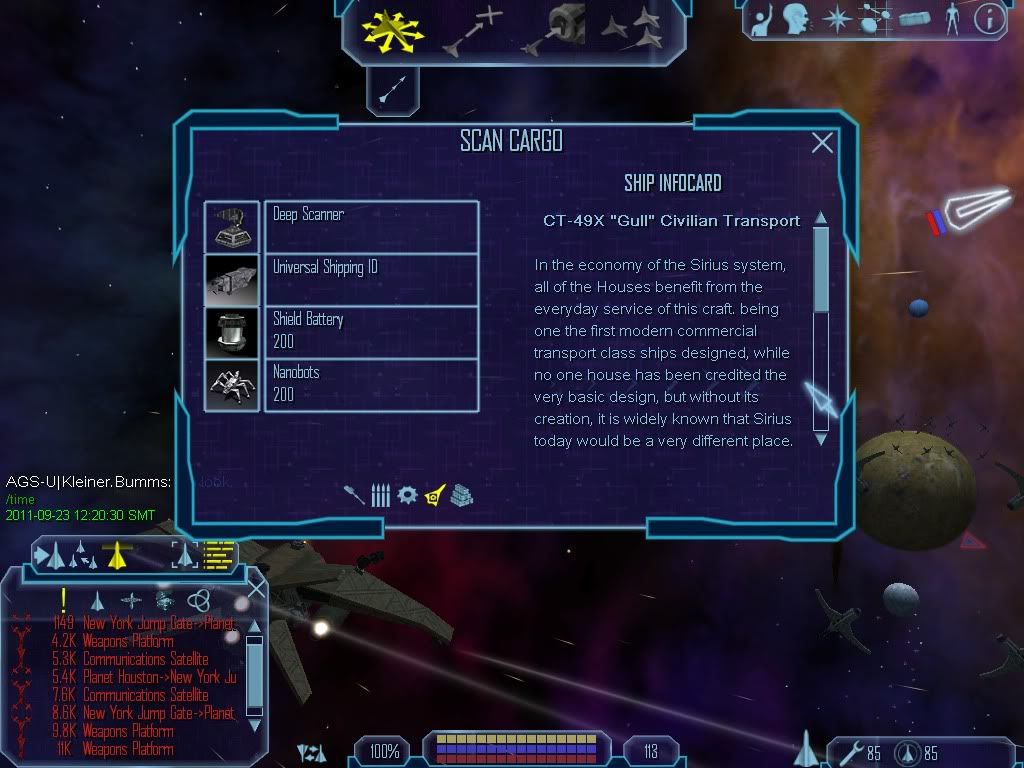Show ammunition filter with the missiles icon

tap(380, 495)
